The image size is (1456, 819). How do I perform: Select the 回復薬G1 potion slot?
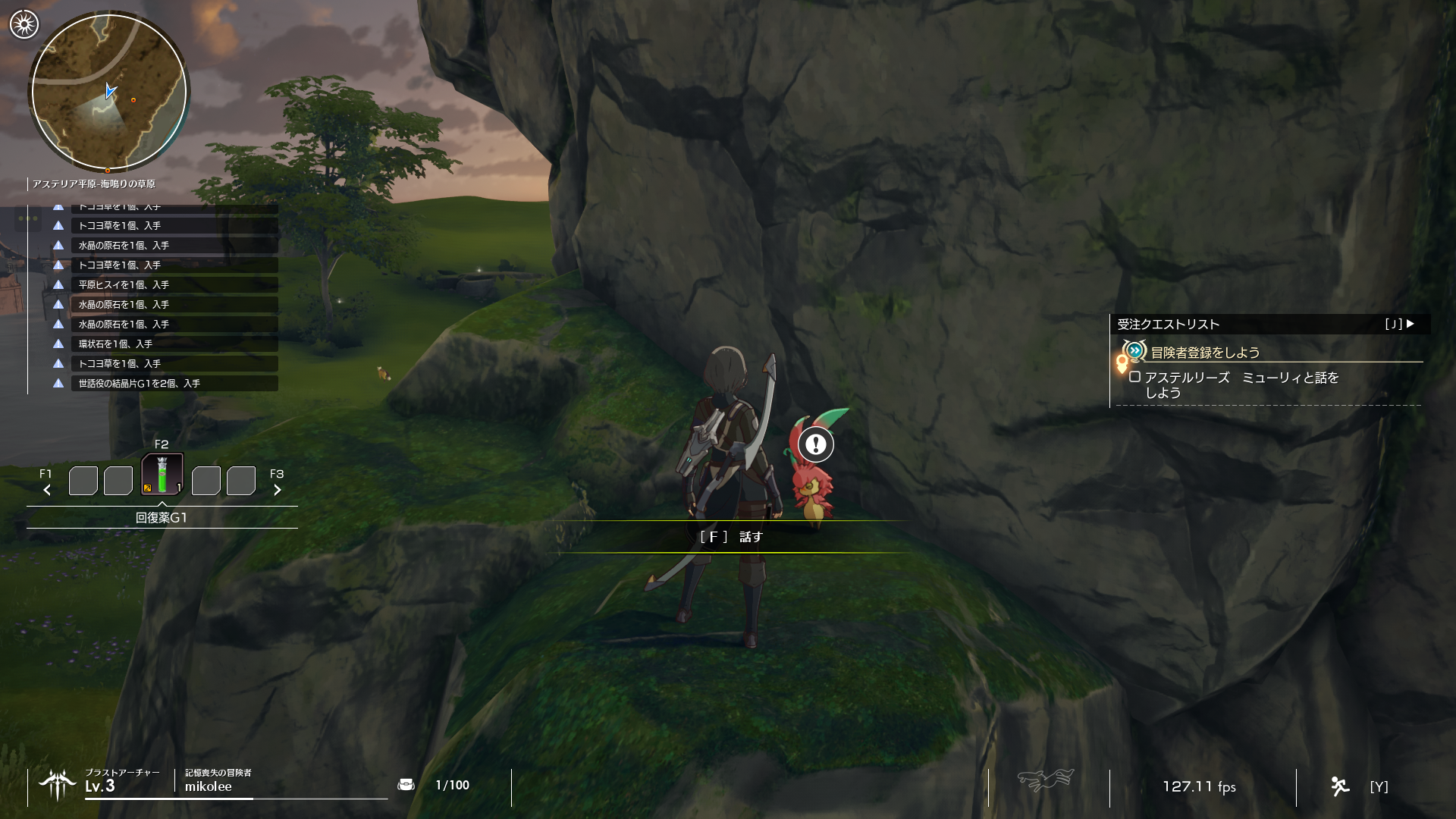162,475
